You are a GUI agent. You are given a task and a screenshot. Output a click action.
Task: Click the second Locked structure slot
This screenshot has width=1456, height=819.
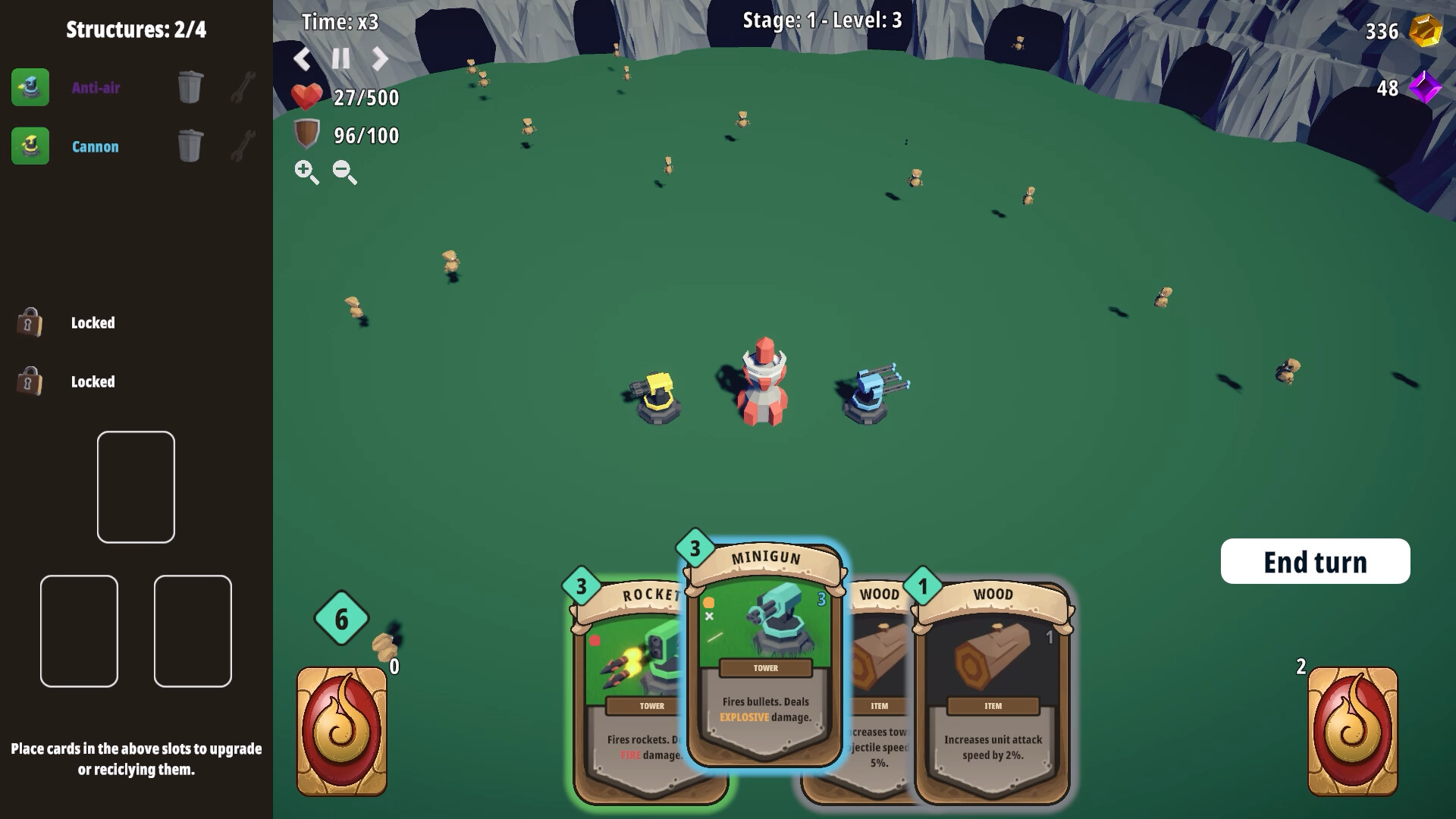tap(29, 381)
